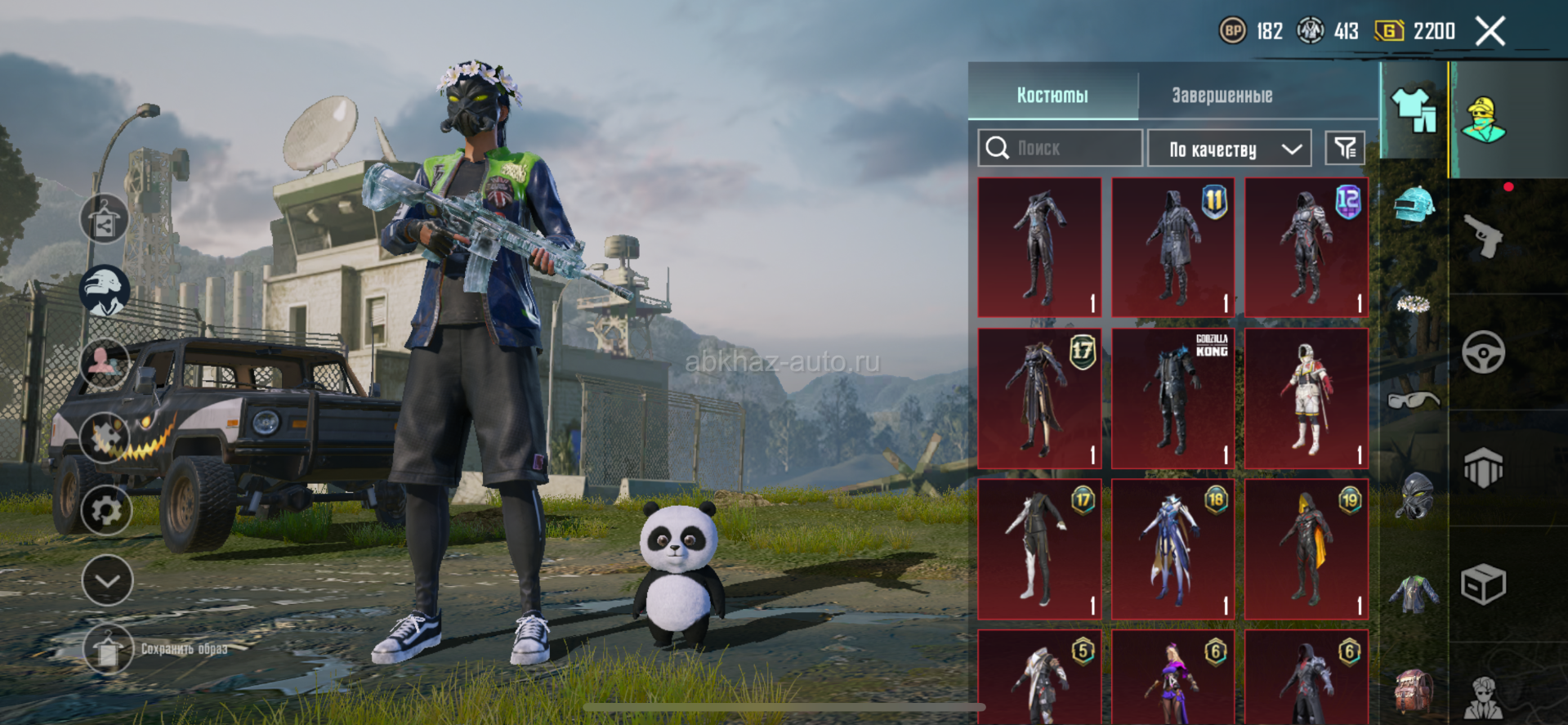Image resolution: width=1568 pixels, height=725 pixels.
Task: Pick the outfit with badge 19
Action: 1306,549
